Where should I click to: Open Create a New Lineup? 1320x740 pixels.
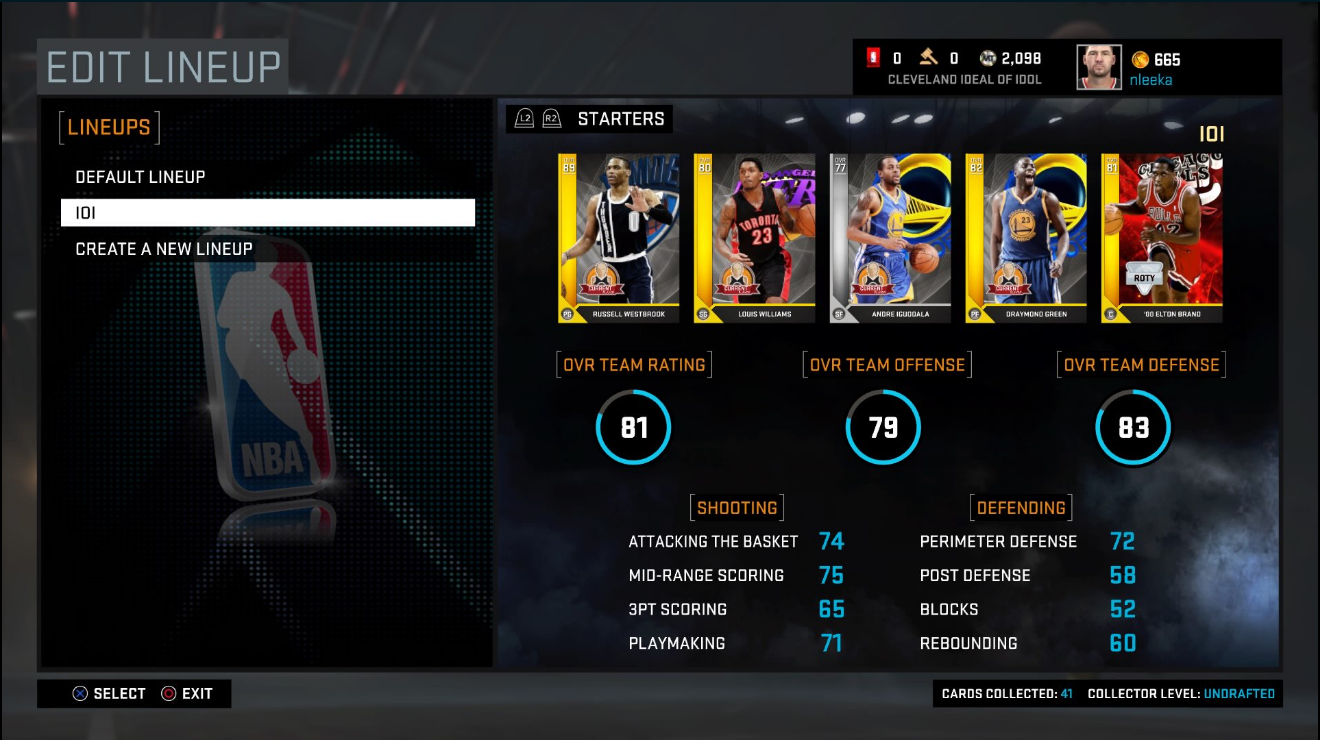(x=164, y=249)
